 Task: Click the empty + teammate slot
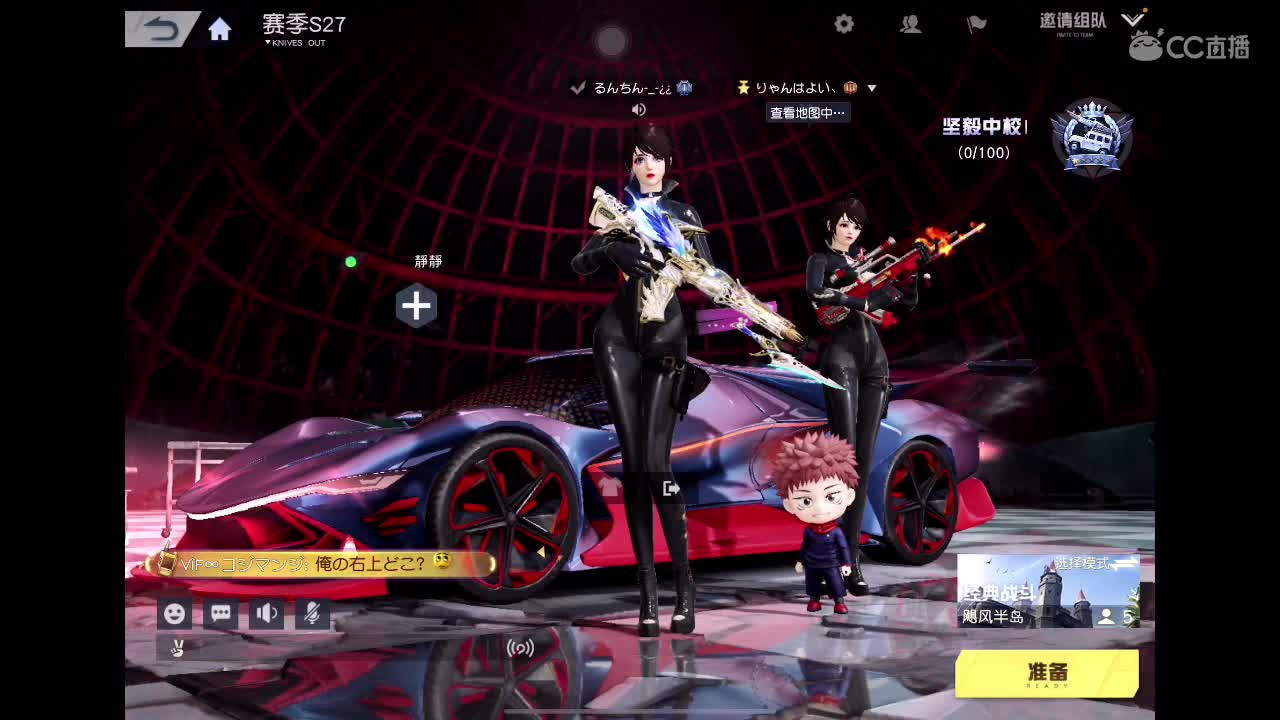pos(416,306)
